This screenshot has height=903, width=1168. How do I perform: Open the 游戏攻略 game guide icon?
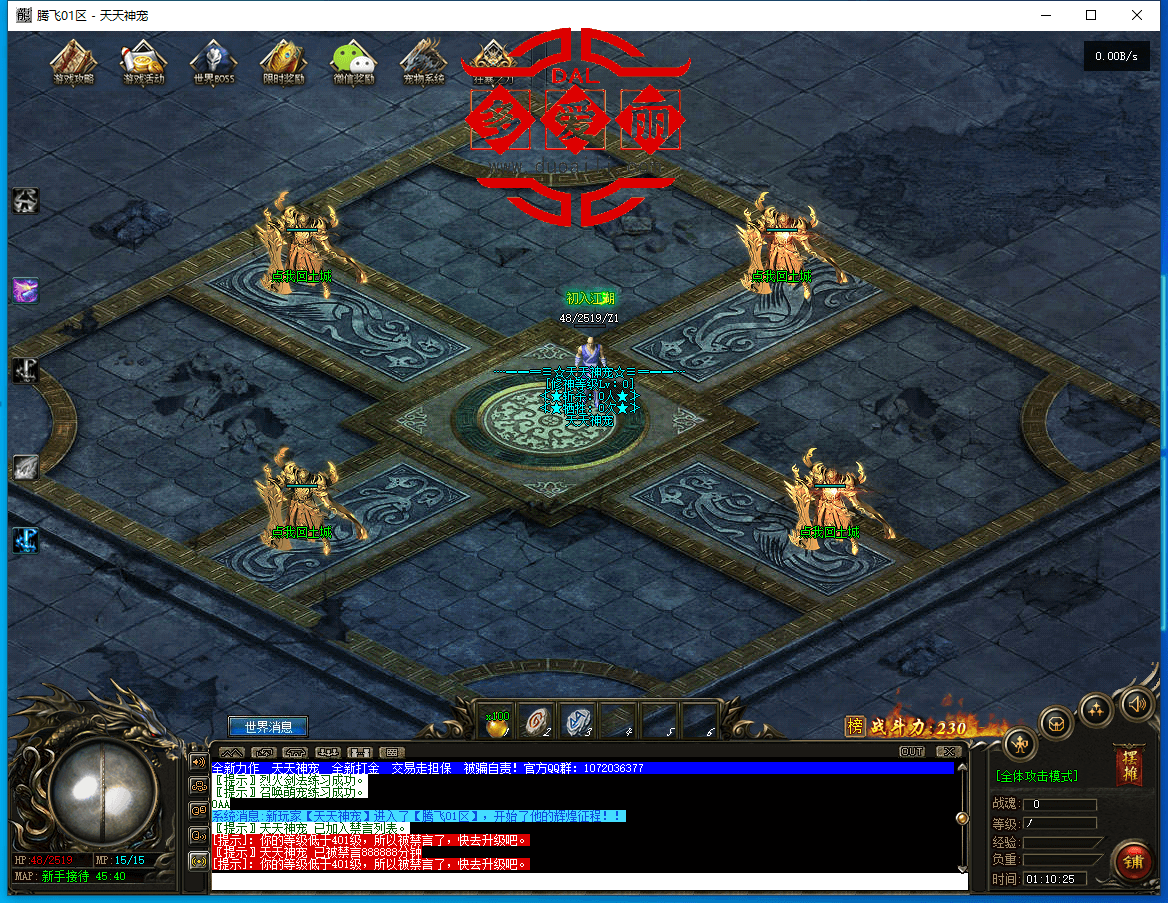73,62
